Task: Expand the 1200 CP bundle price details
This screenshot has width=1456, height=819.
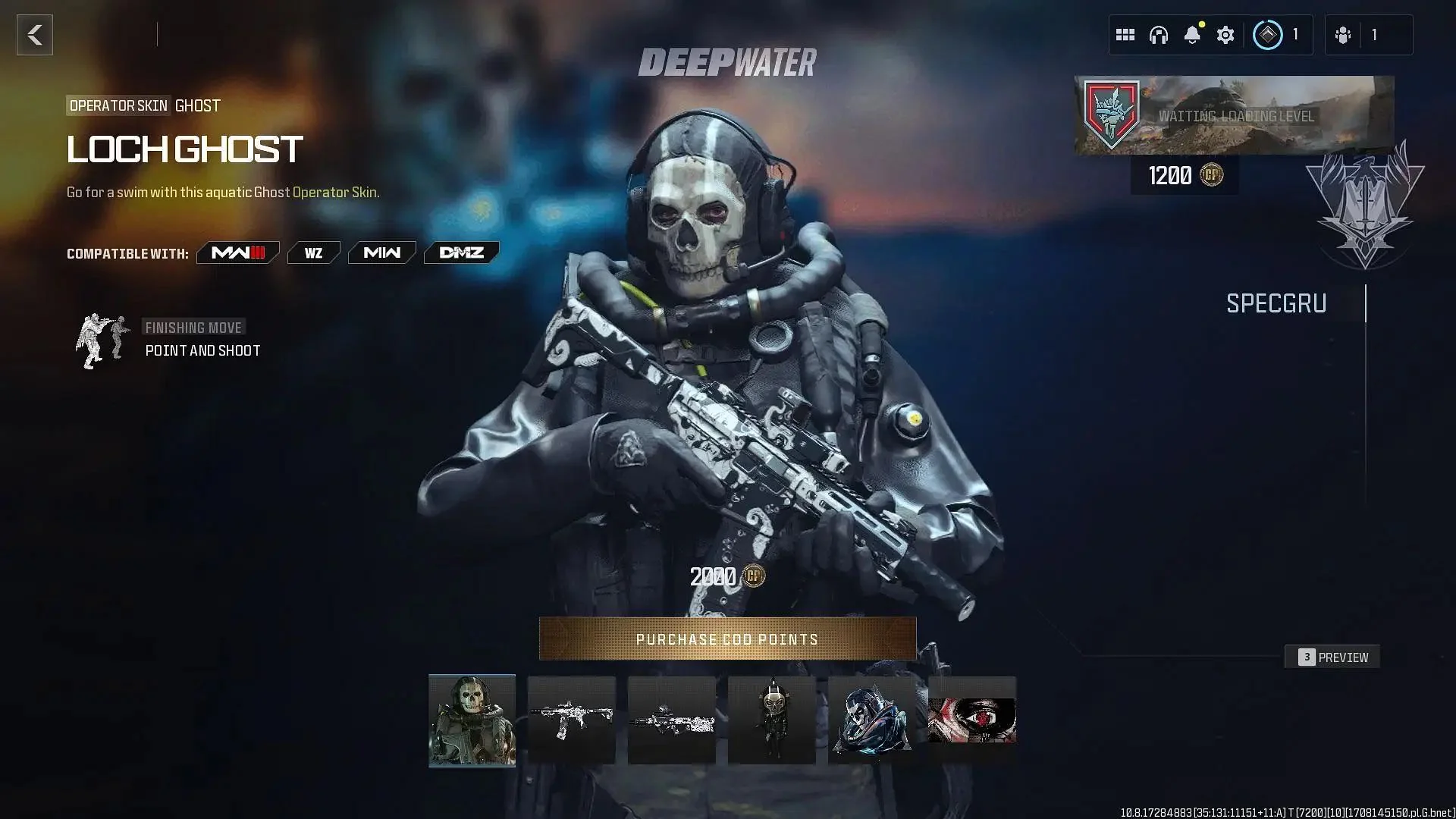Action: (x=1184, y=176)
